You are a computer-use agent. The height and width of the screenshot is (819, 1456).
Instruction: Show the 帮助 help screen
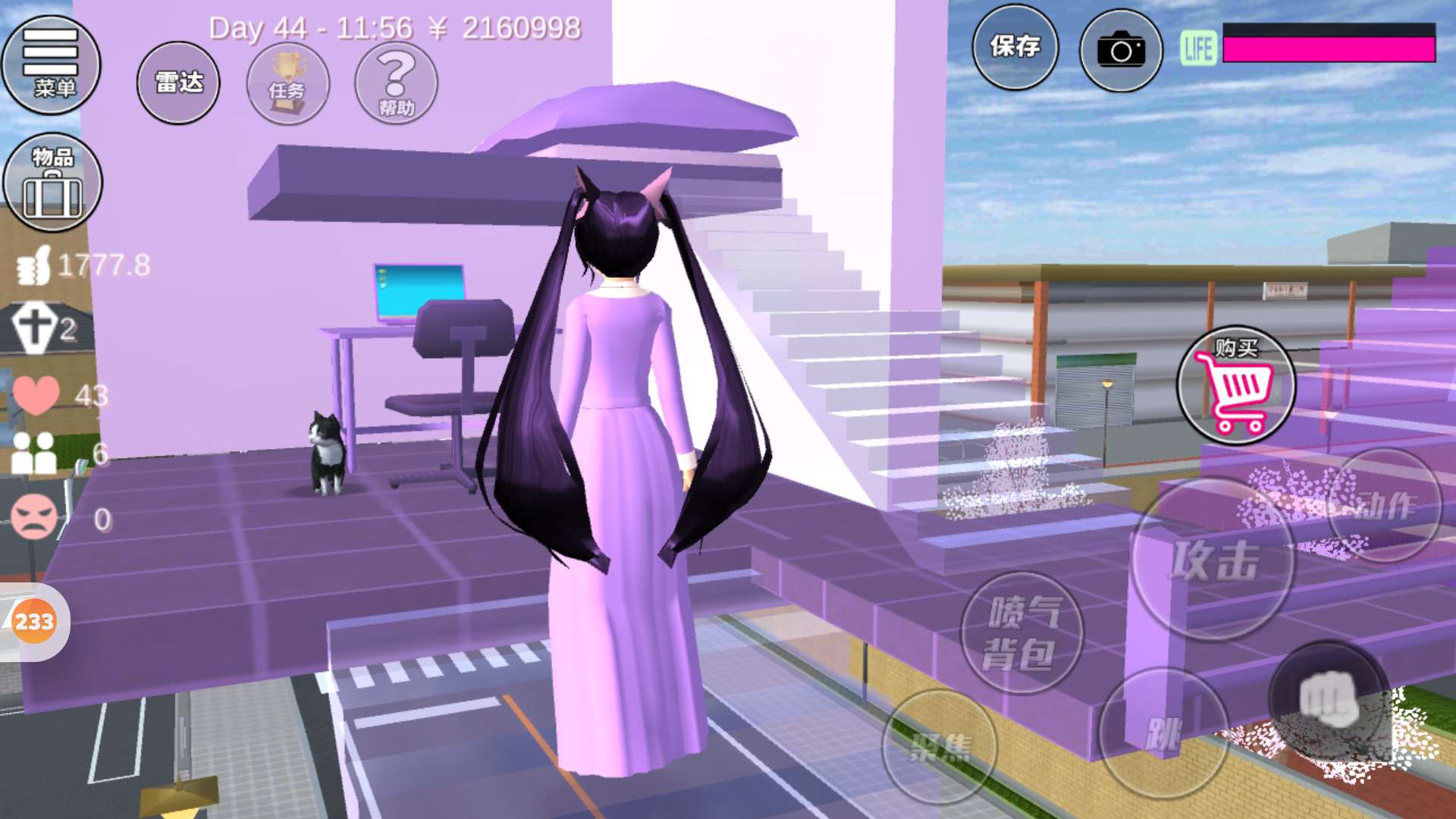[396, 83]
